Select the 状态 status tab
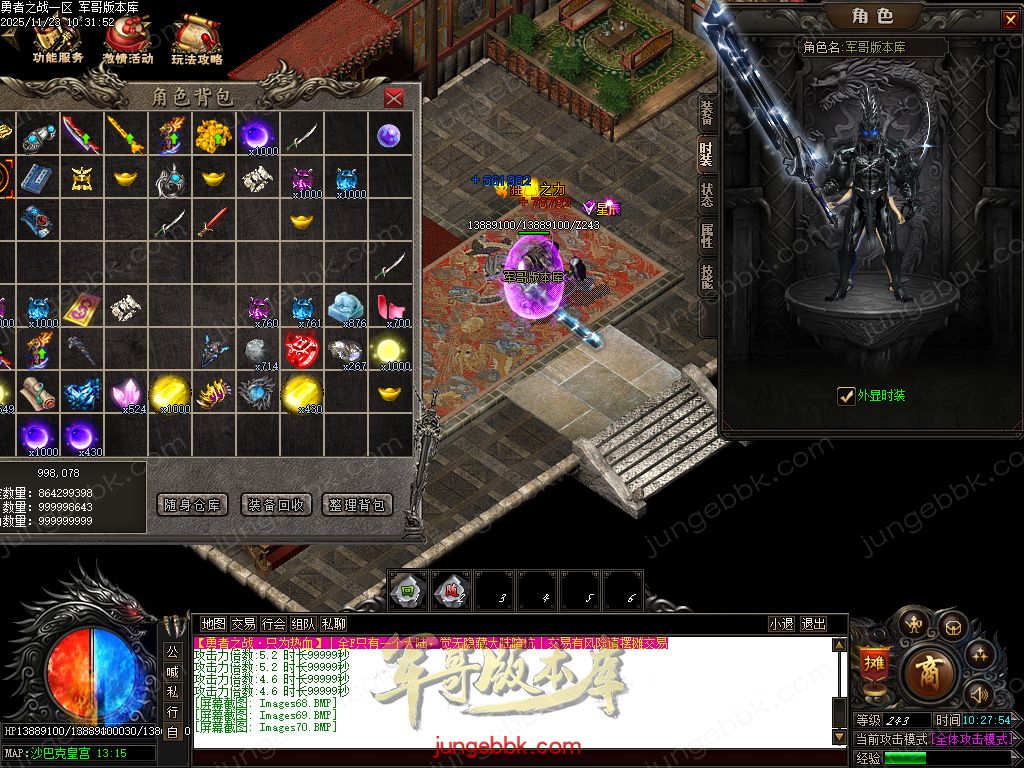This screenshot has width=1024, height=768. 707,194
